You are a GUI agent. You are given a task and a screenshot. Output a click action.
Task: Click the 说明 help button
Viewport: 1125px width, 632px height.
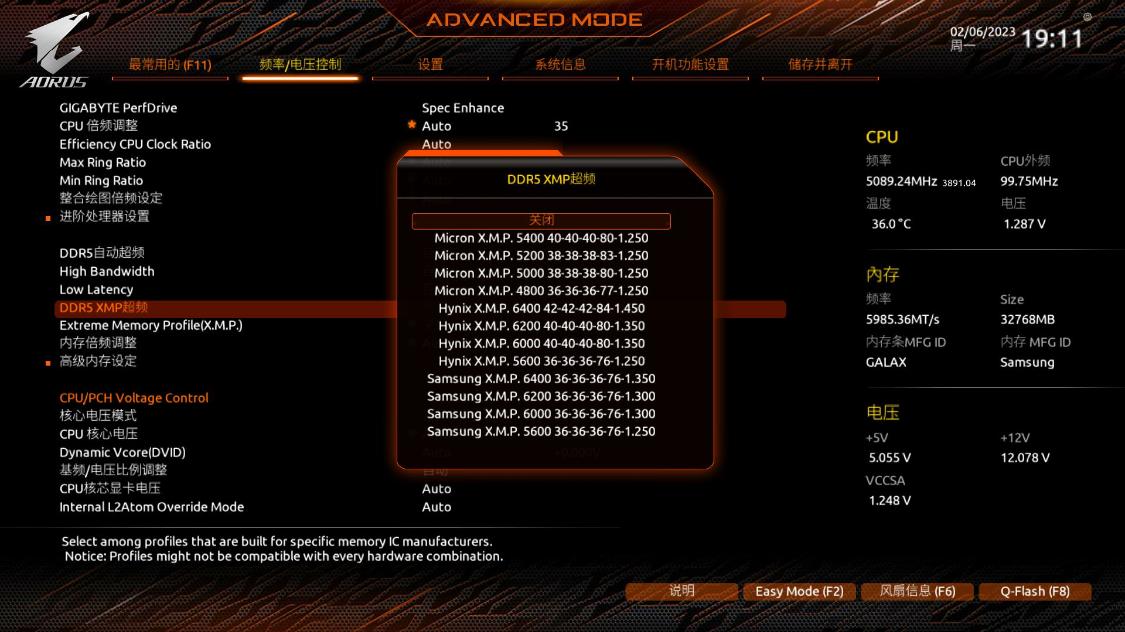[x=682, y=591]
